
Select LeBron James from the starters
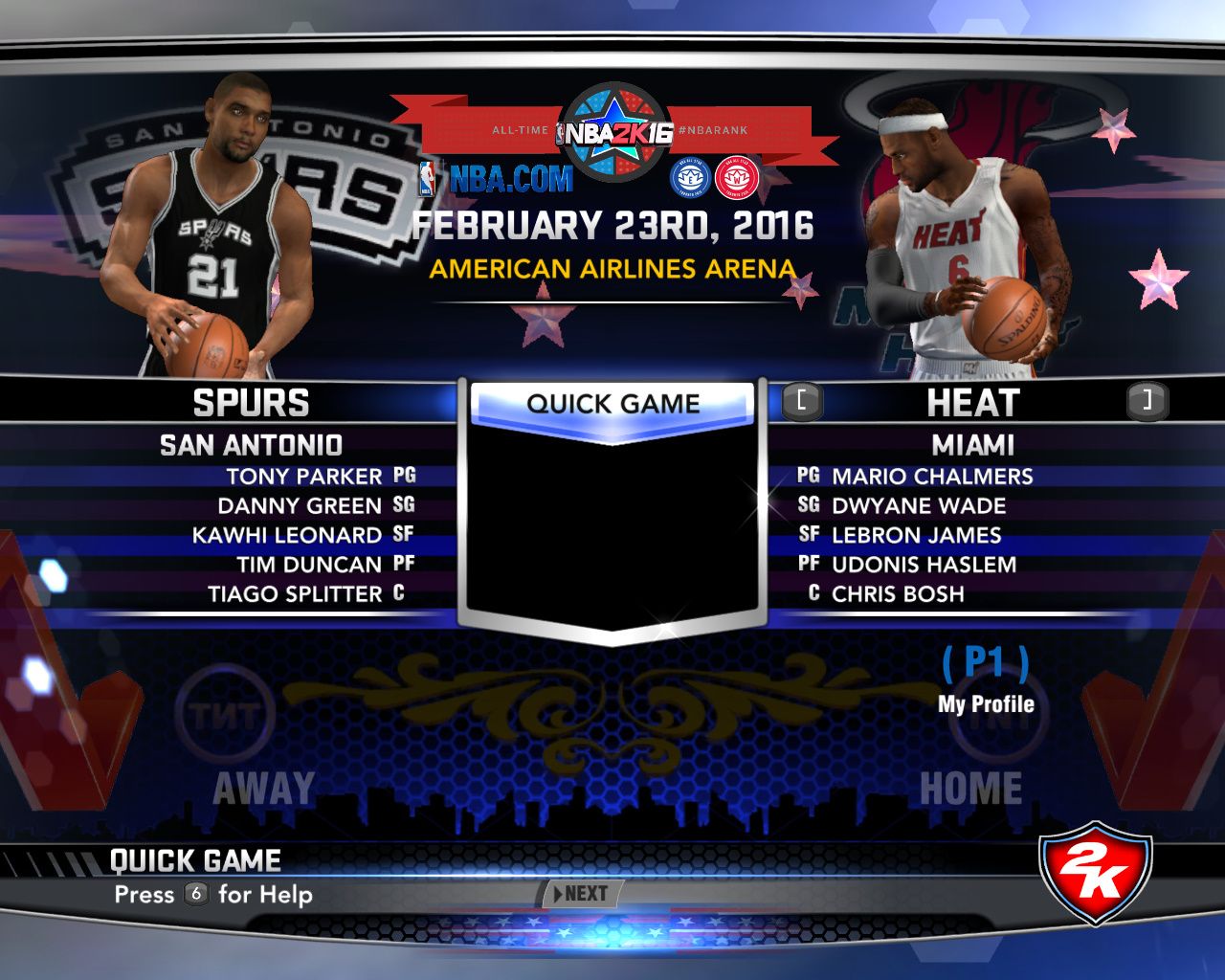click(x=916, y=536)
